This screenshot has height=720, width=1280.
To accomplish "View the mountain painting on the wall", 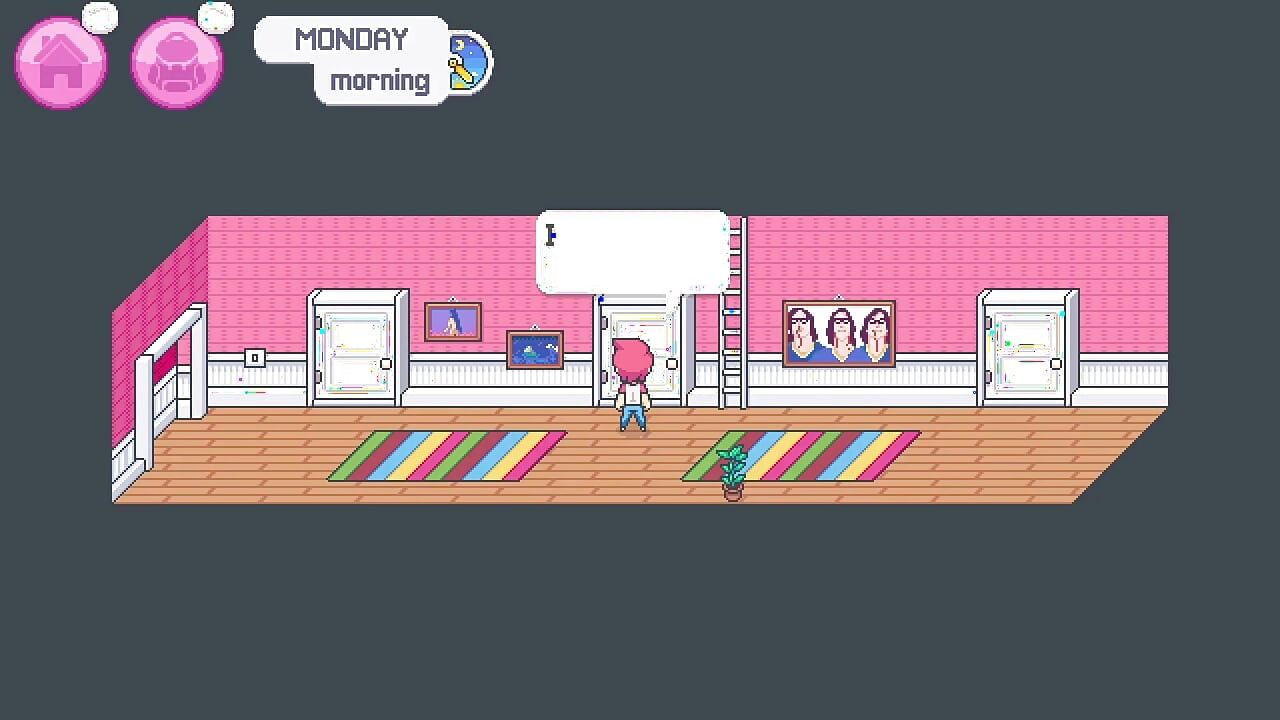I will 453,320.
